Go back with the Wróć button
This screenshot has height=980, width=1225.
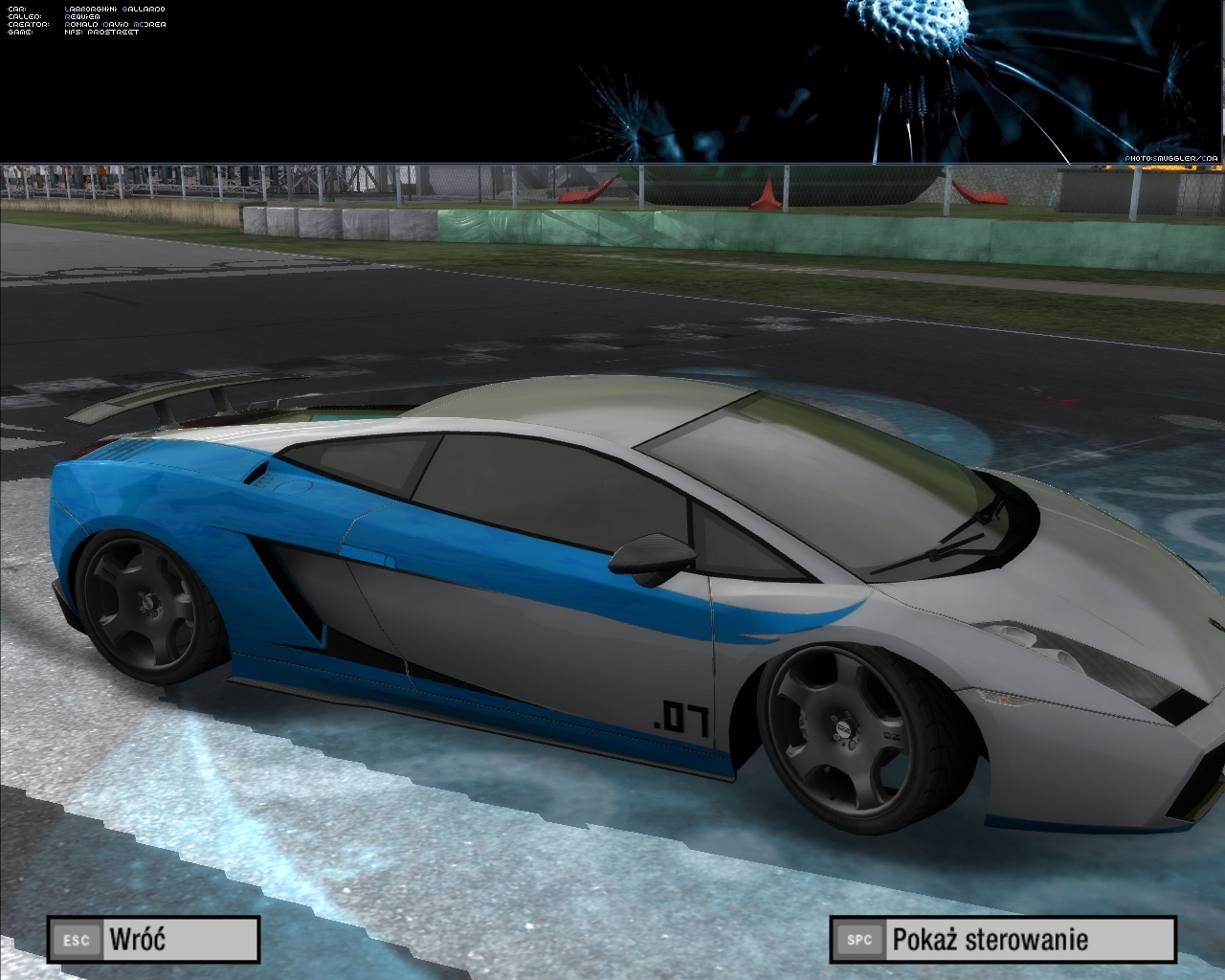[153, 939]
